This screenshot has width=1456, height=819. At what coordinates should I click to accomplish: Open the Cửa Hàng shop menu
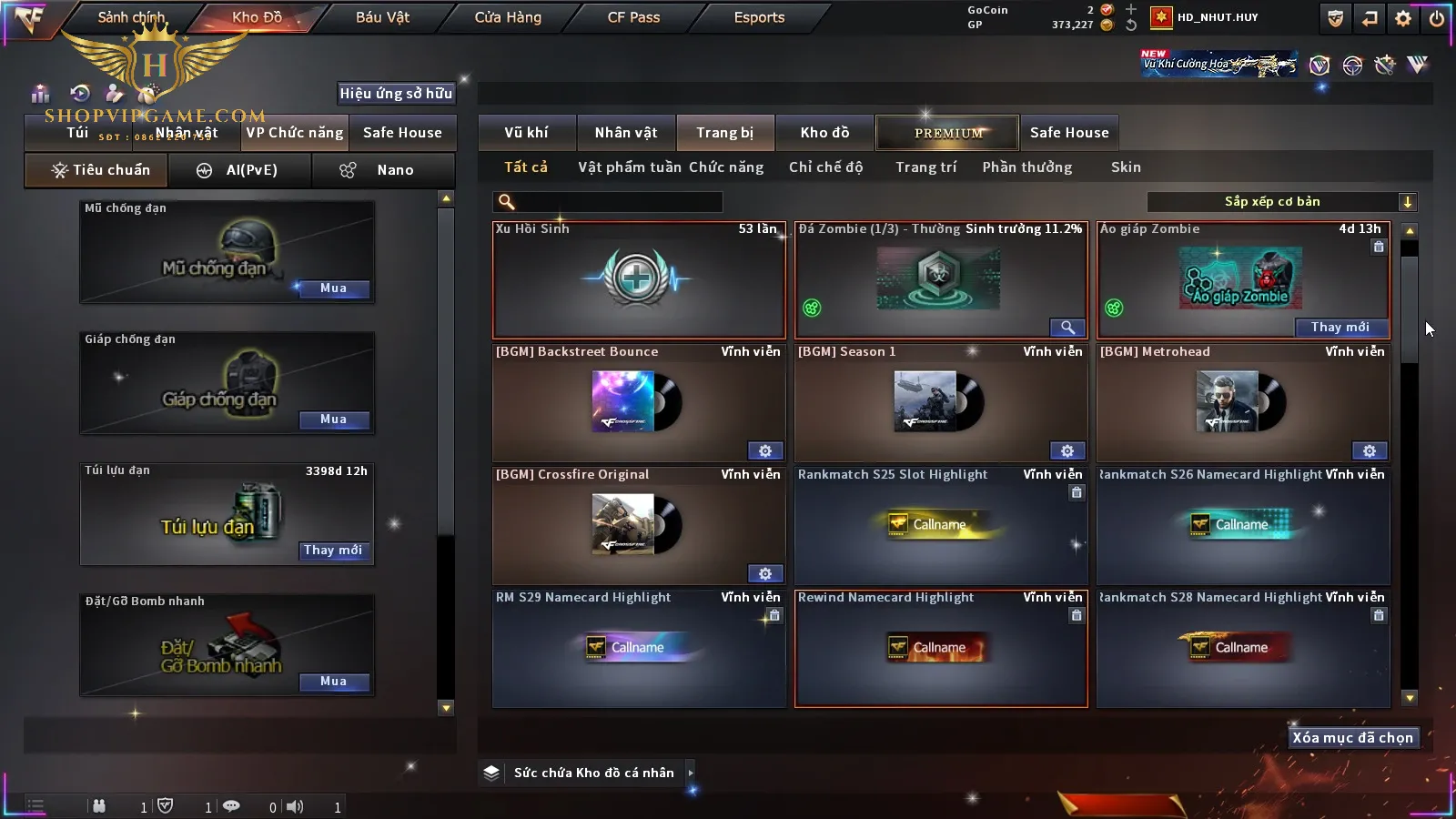pyautogui.click(x=508, y=17)
